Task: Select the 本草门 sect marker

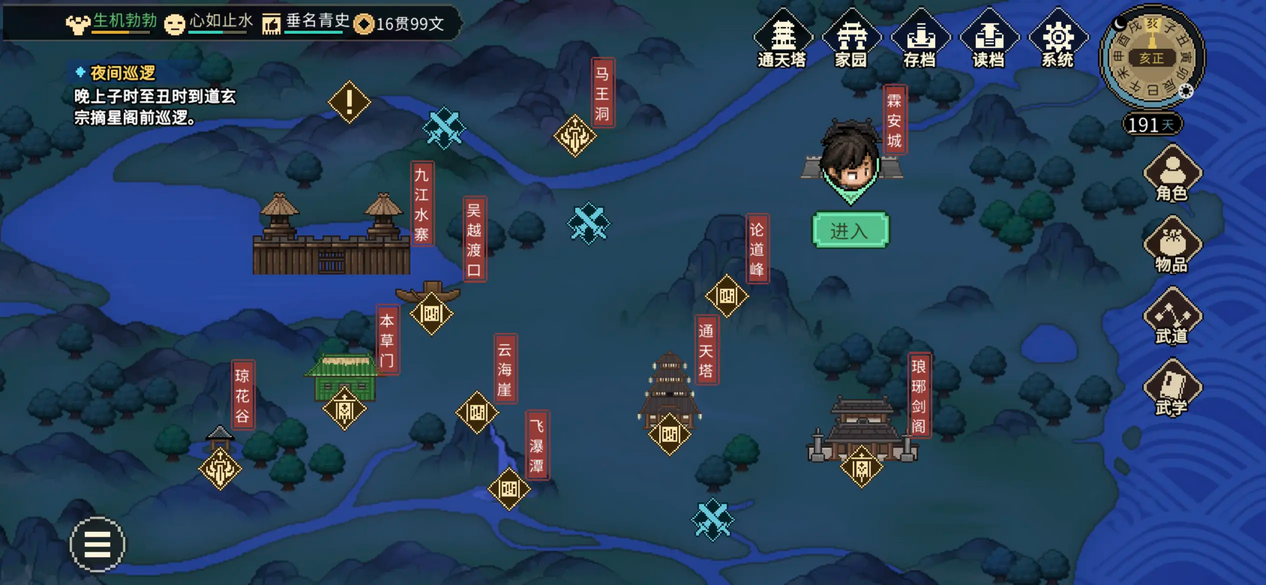Action: tap(344, 408)
